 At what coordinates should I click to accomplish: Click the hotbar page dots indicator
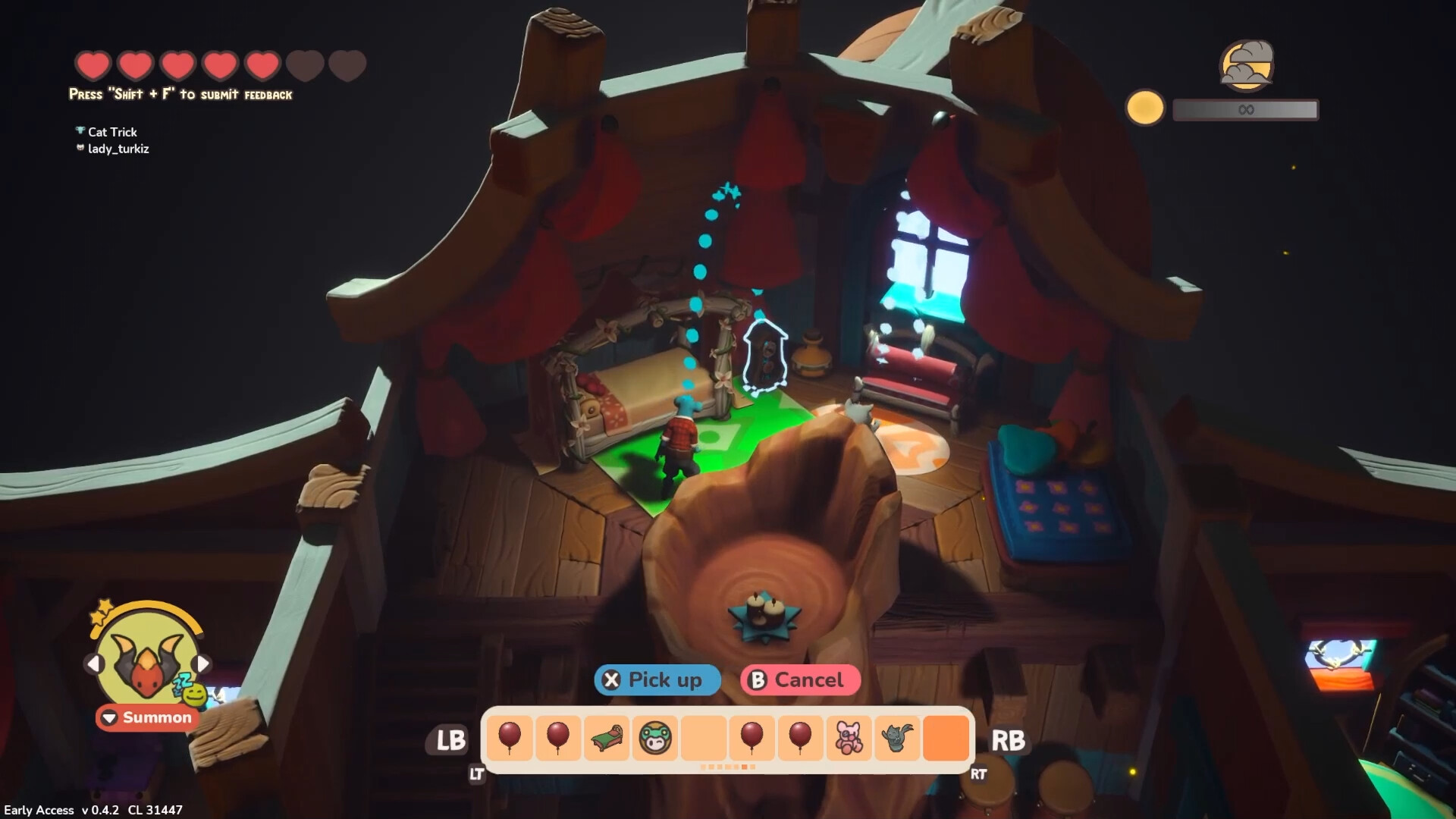click(x=728, y=767)
